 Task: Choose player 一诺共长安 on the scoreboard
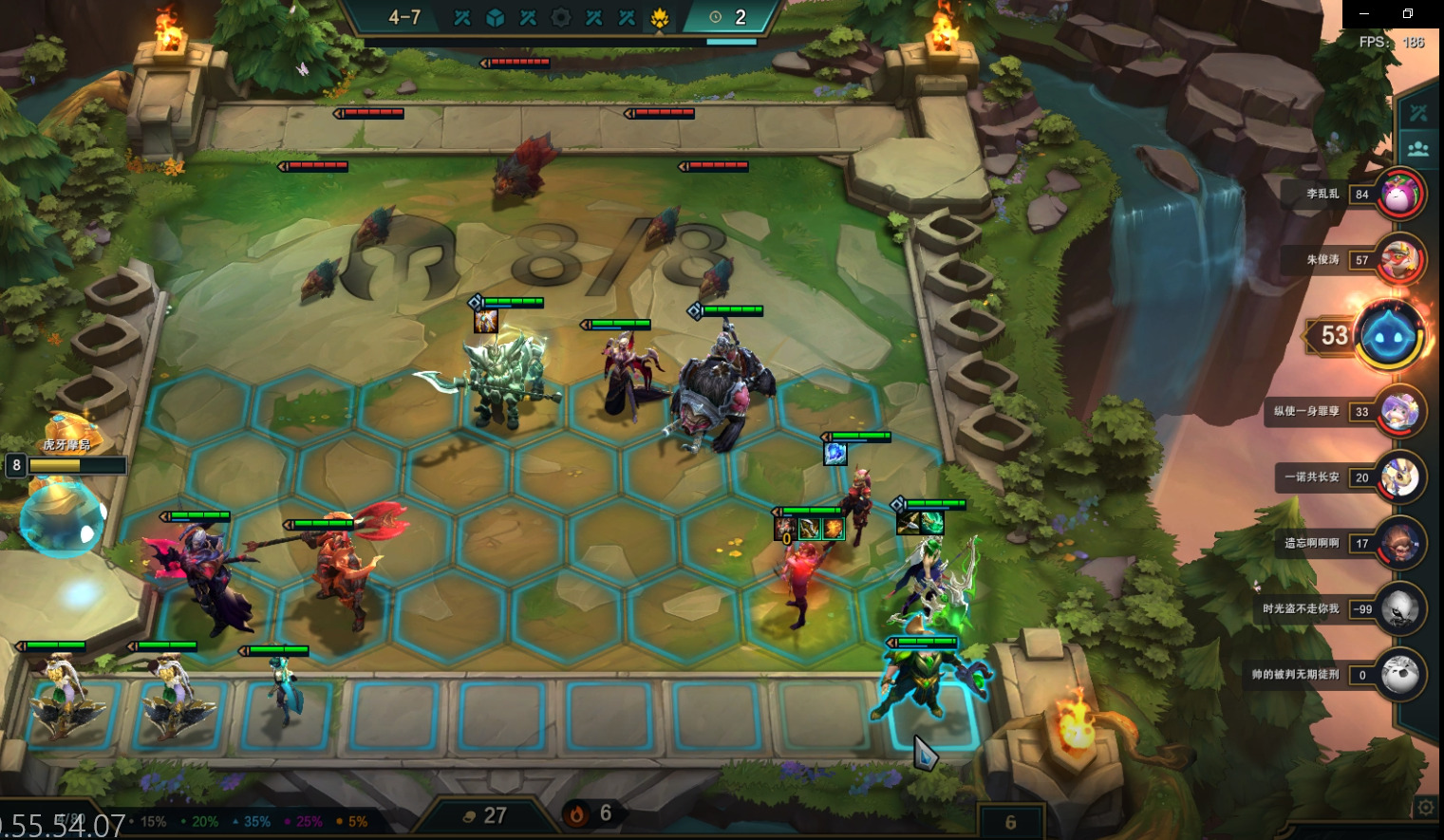click(1399, 477)
